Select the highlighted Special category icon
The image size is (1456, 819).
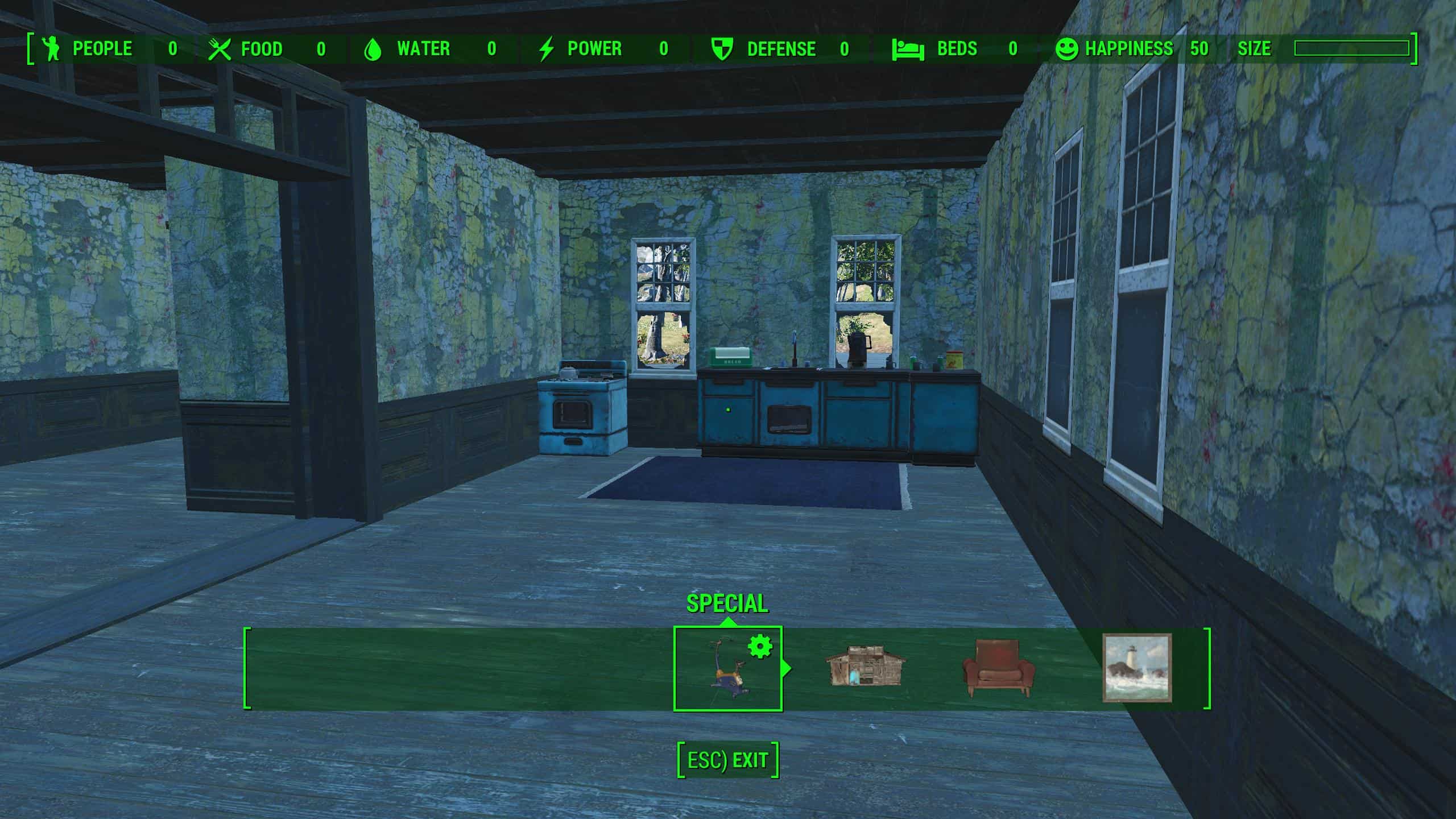727,669
